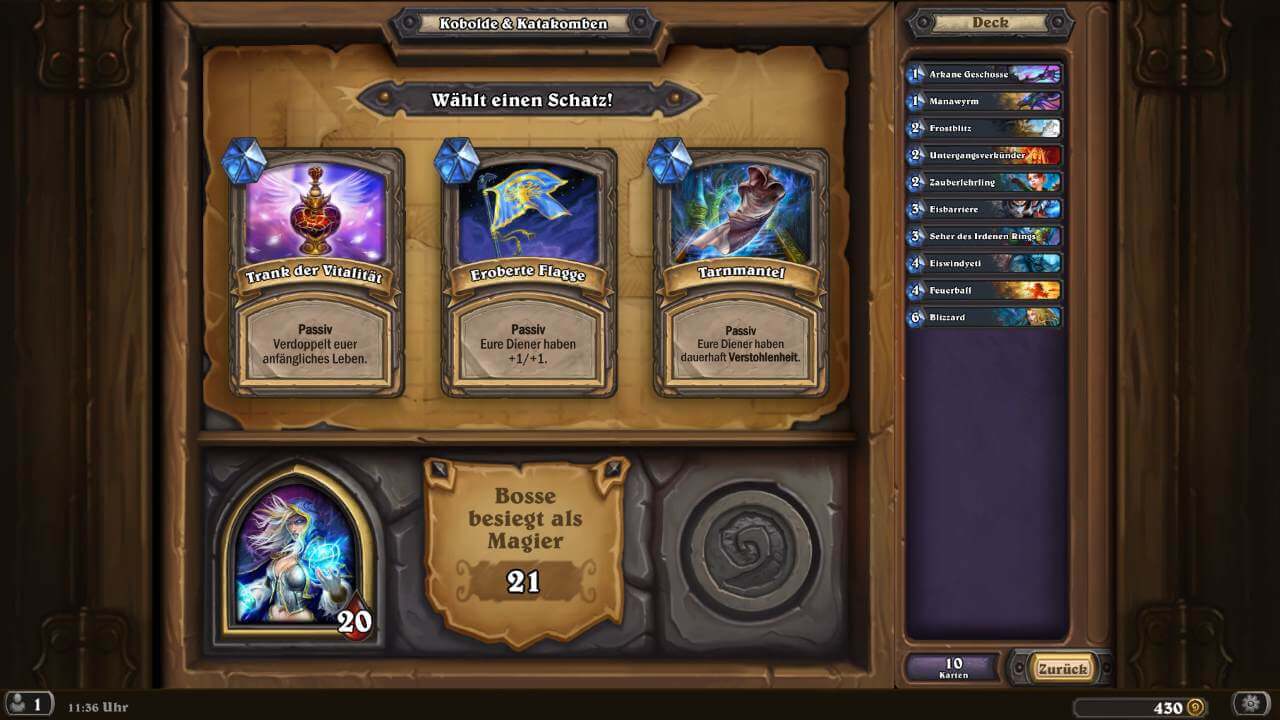Click the Zurück button
The image size is (1280, 720).
click(x=1062, y=669)
